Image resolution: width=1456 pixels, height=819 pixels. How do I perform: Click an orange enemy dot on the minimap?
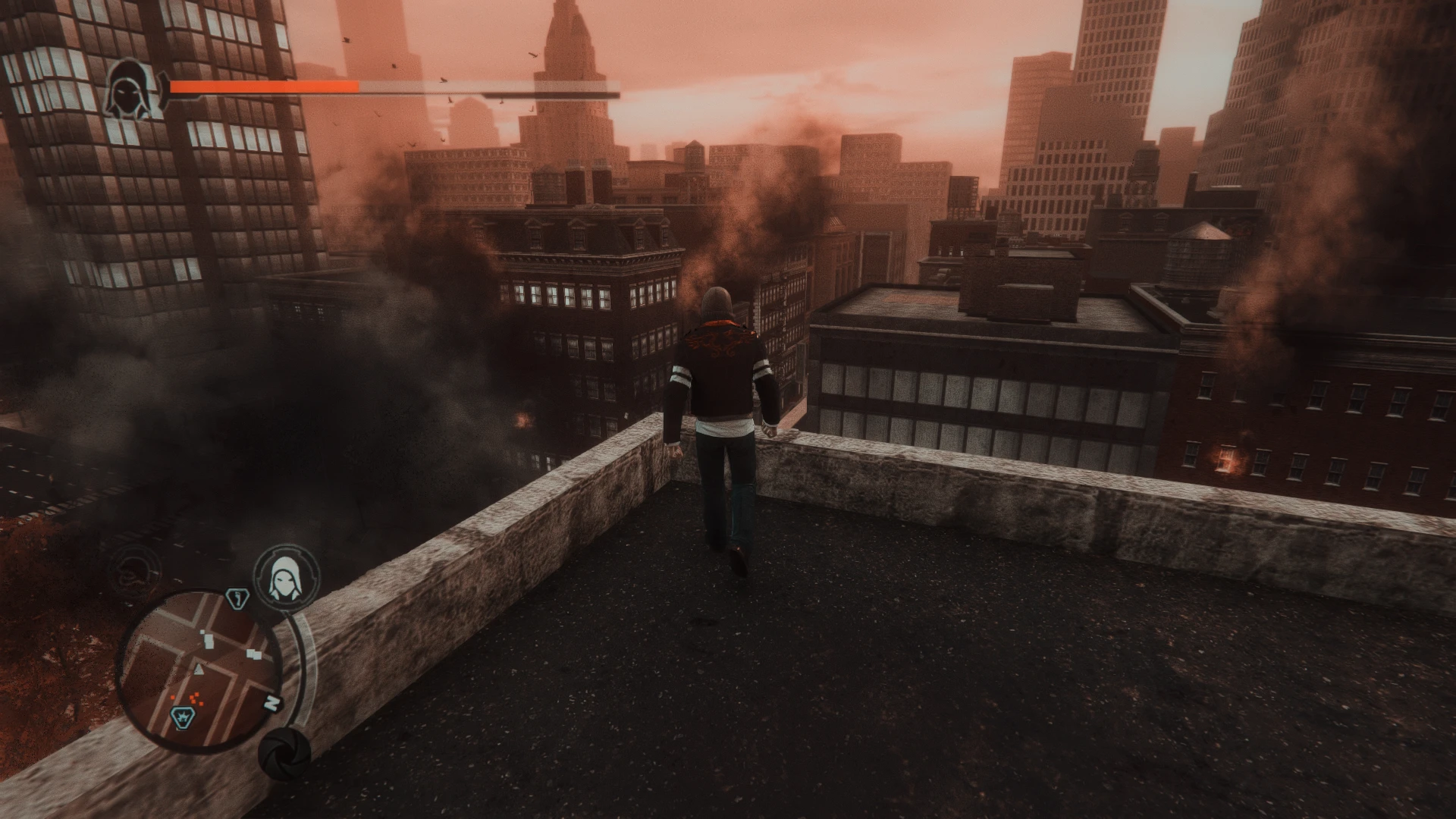193,699
